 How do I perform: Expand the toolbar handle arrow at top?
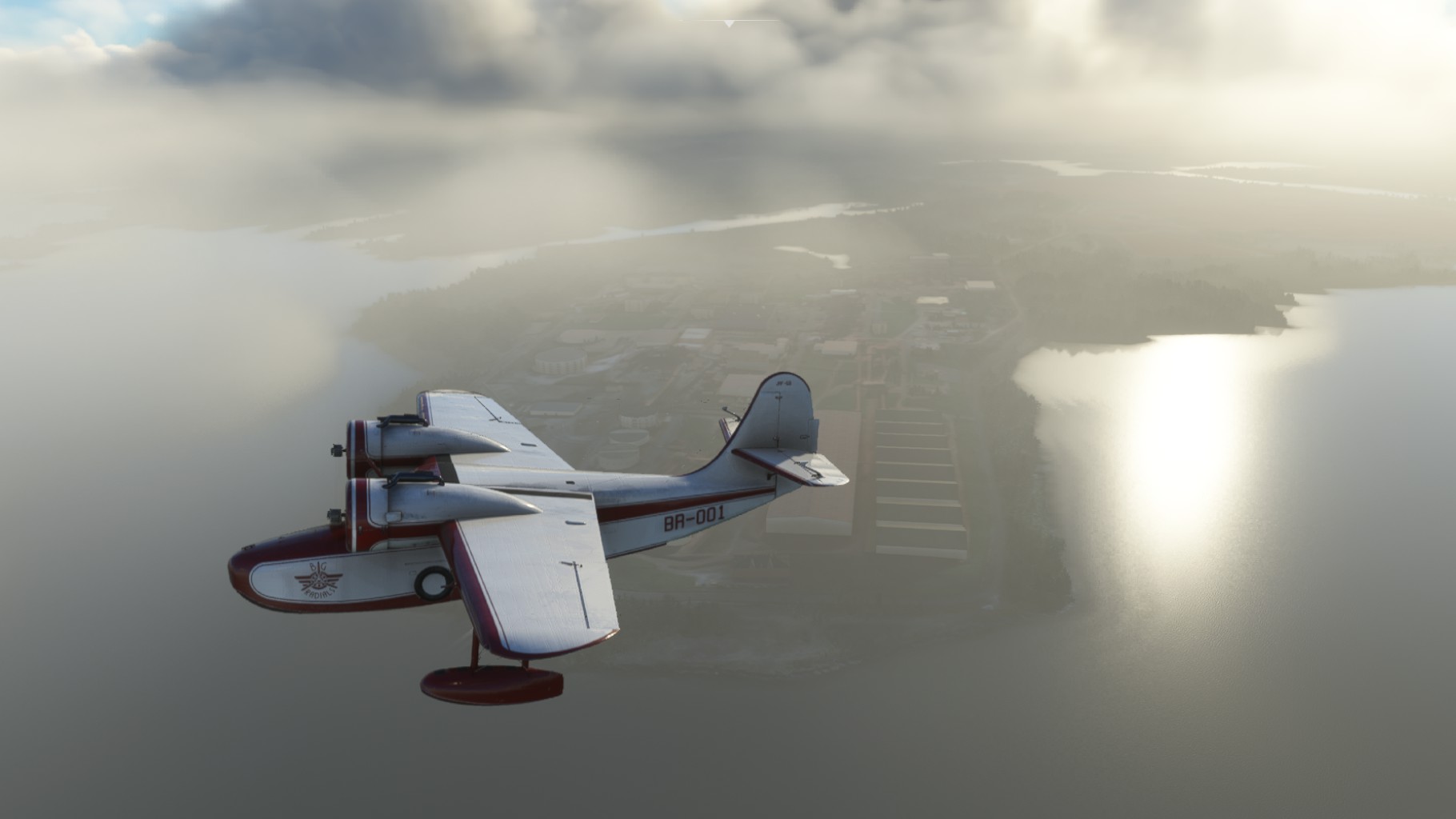(x=728, y=25)
